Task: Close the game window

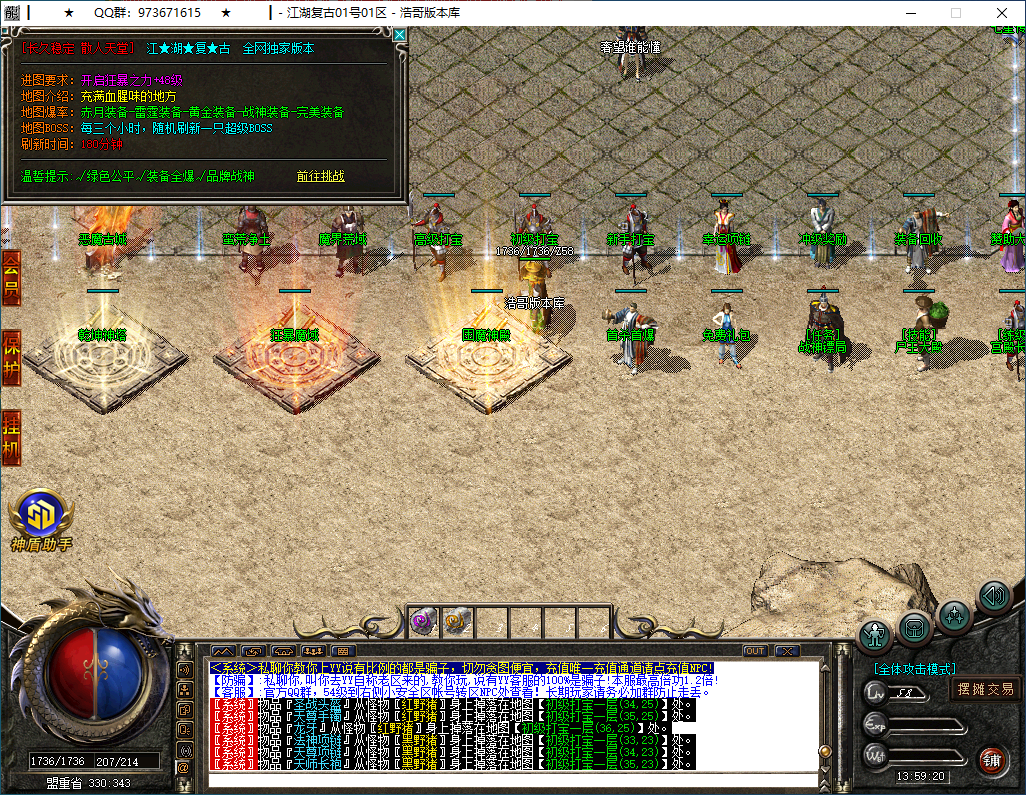Action: point(1002,13)
